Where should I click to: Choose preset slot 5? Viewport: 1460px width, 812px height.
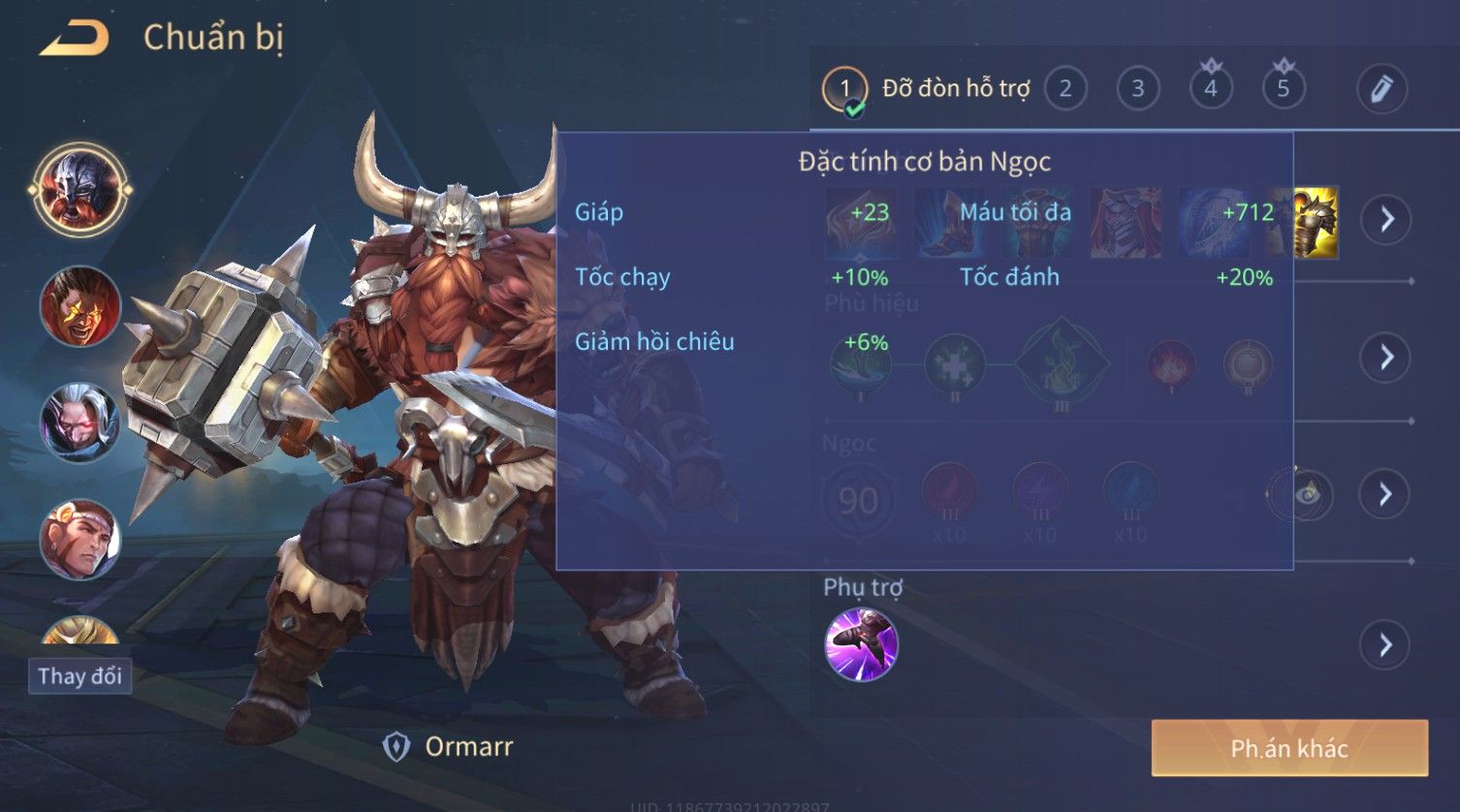[x=1284, y=89]
